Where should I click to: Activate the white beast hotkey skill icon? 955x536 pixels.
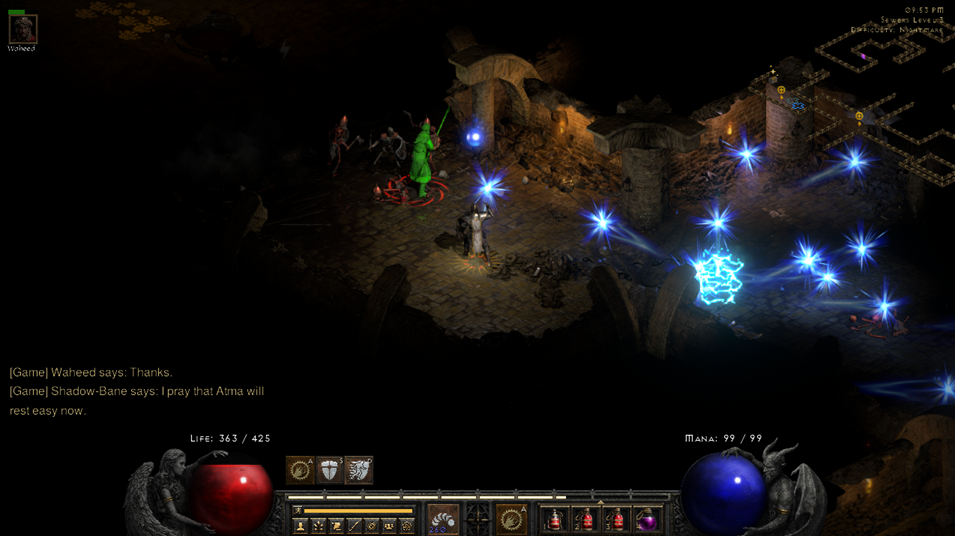(358, 470)
